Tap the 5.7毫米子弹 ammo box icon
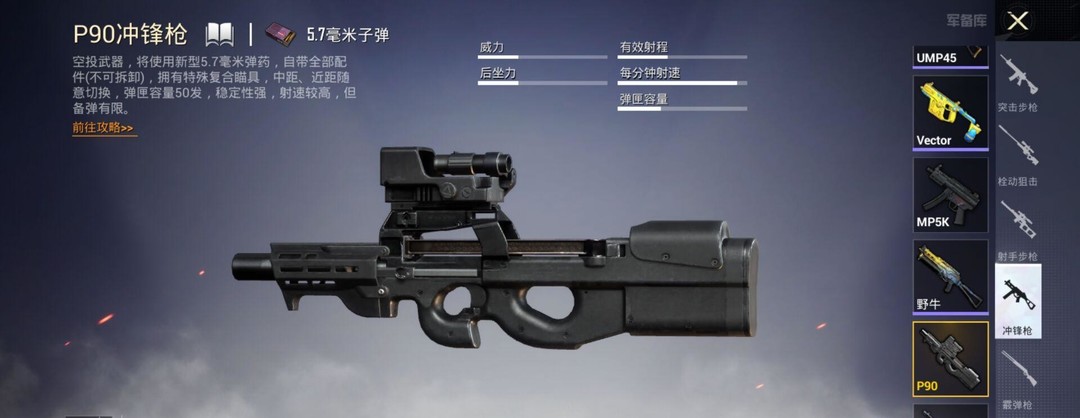Viewport: 1080px width, 418px height. coord(284,35)
